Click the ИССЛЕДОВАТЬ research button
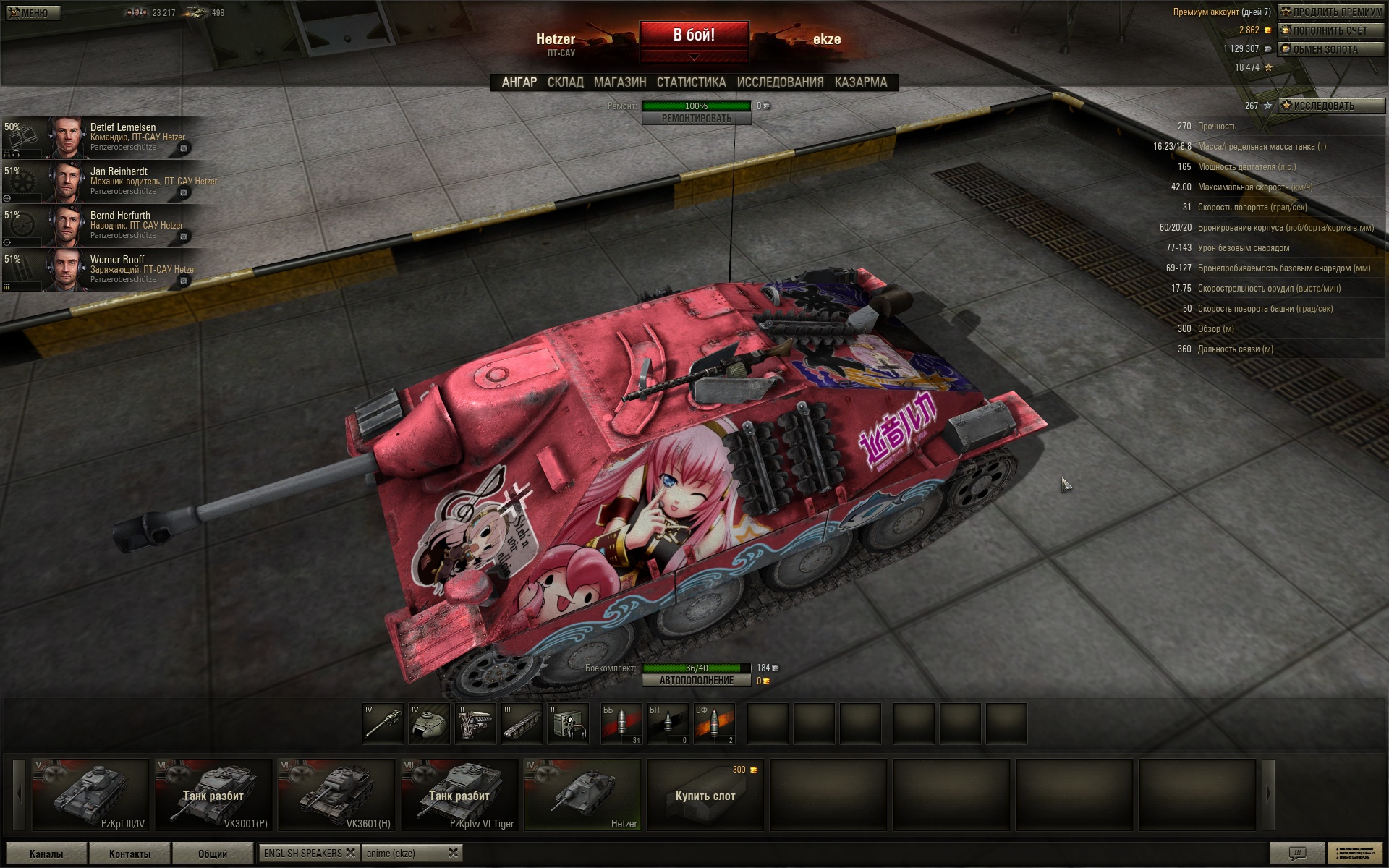1389x868 pixels. [1331, 106]
